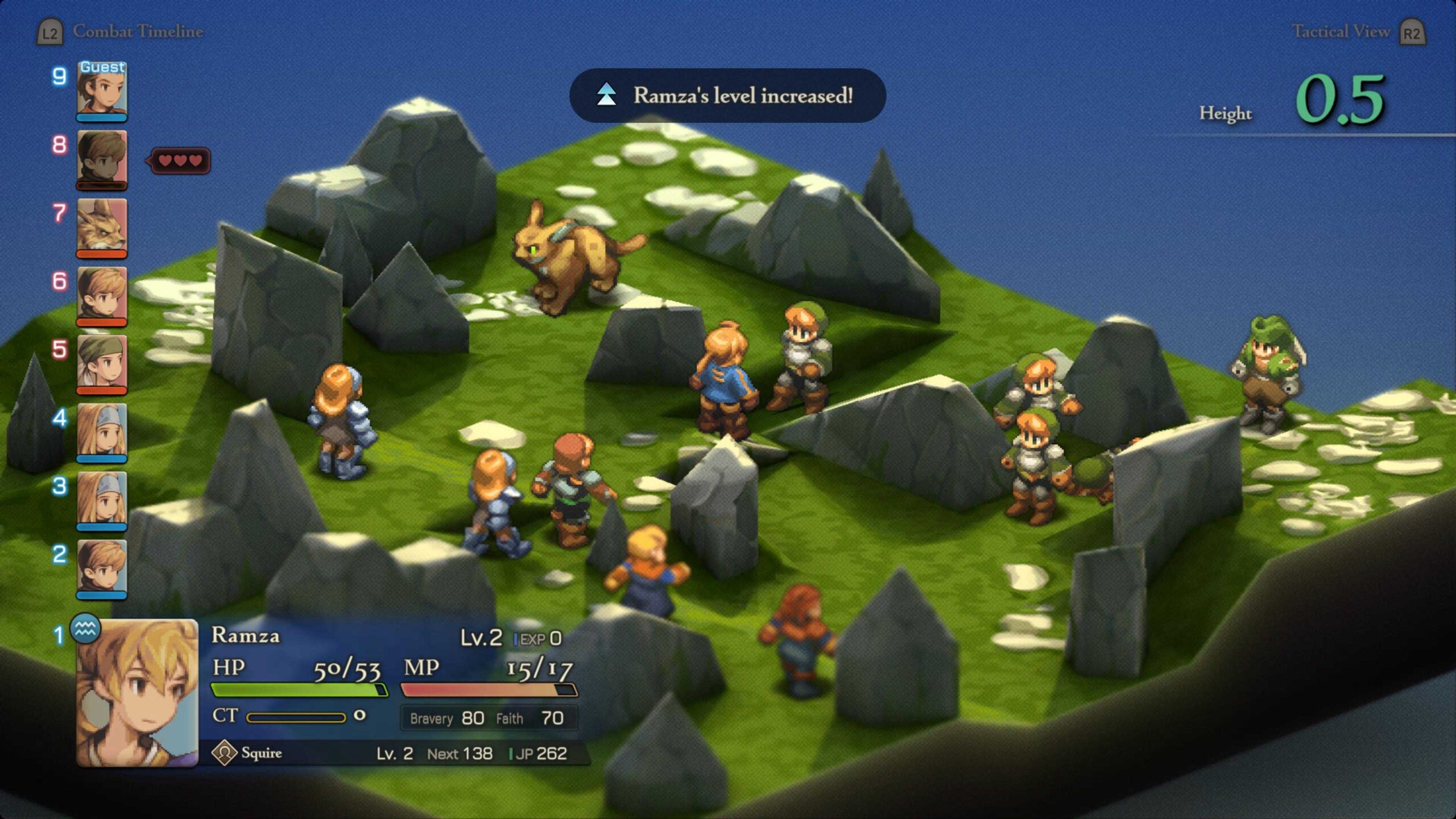Click the turn 4 blonde headband portrait
1456x819 pixels.
point(102,432)
